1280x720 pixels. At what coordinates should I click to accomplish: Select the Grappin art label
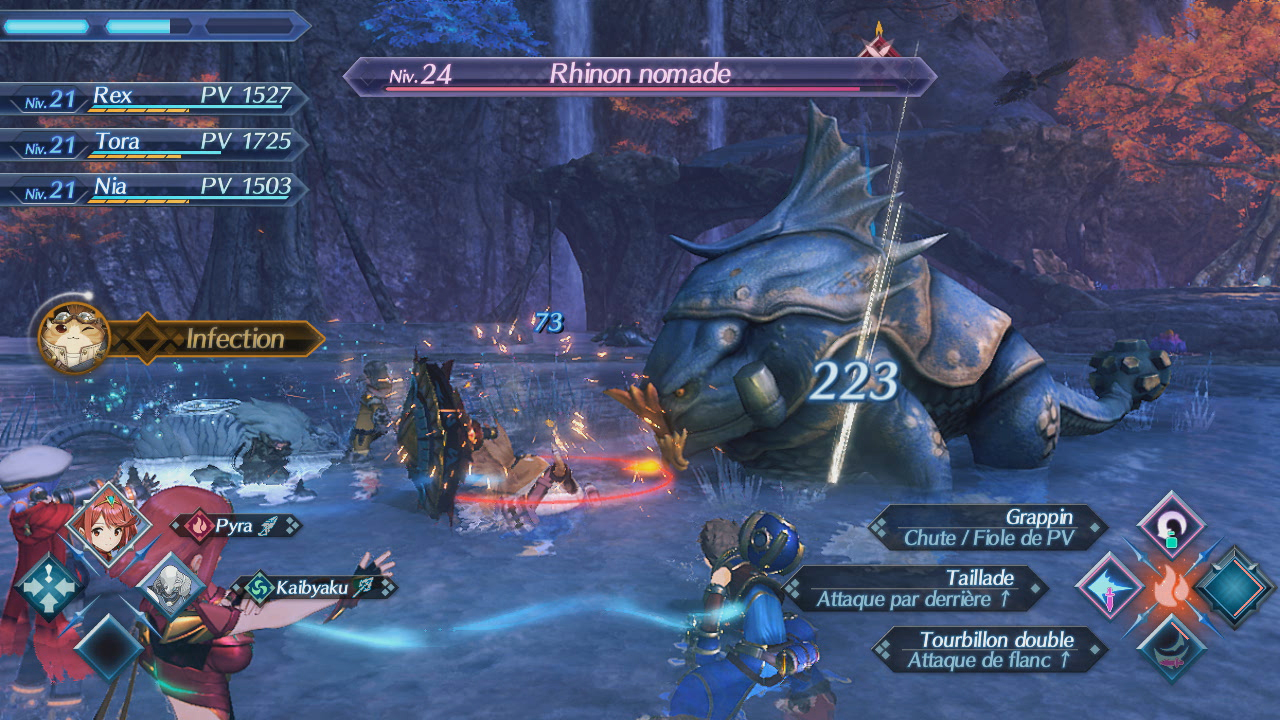coord(988,527)
